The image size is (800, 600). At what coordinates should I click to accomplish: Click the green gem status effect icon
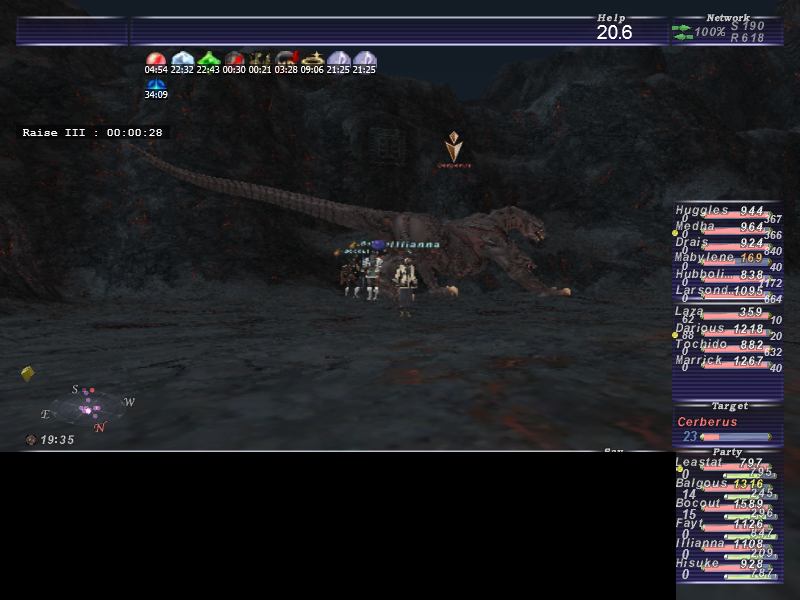click(208, 59)
